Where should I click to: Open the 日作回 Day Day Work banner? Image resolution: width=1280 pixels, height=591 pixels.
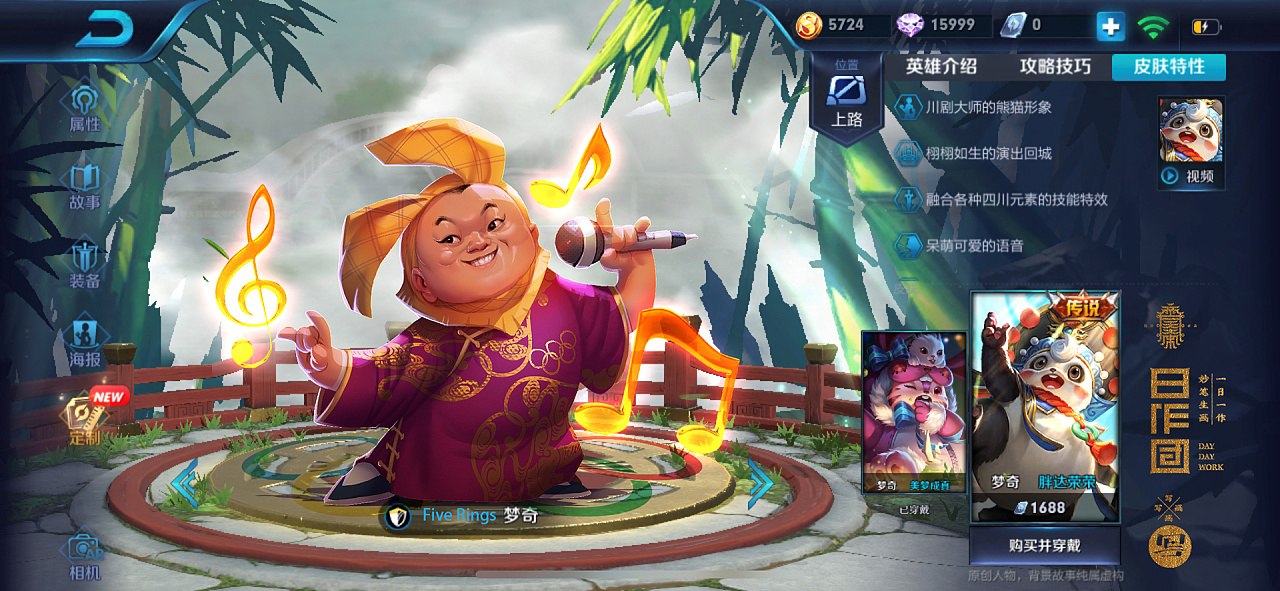pyautogui.click(x=1176, y=420)
